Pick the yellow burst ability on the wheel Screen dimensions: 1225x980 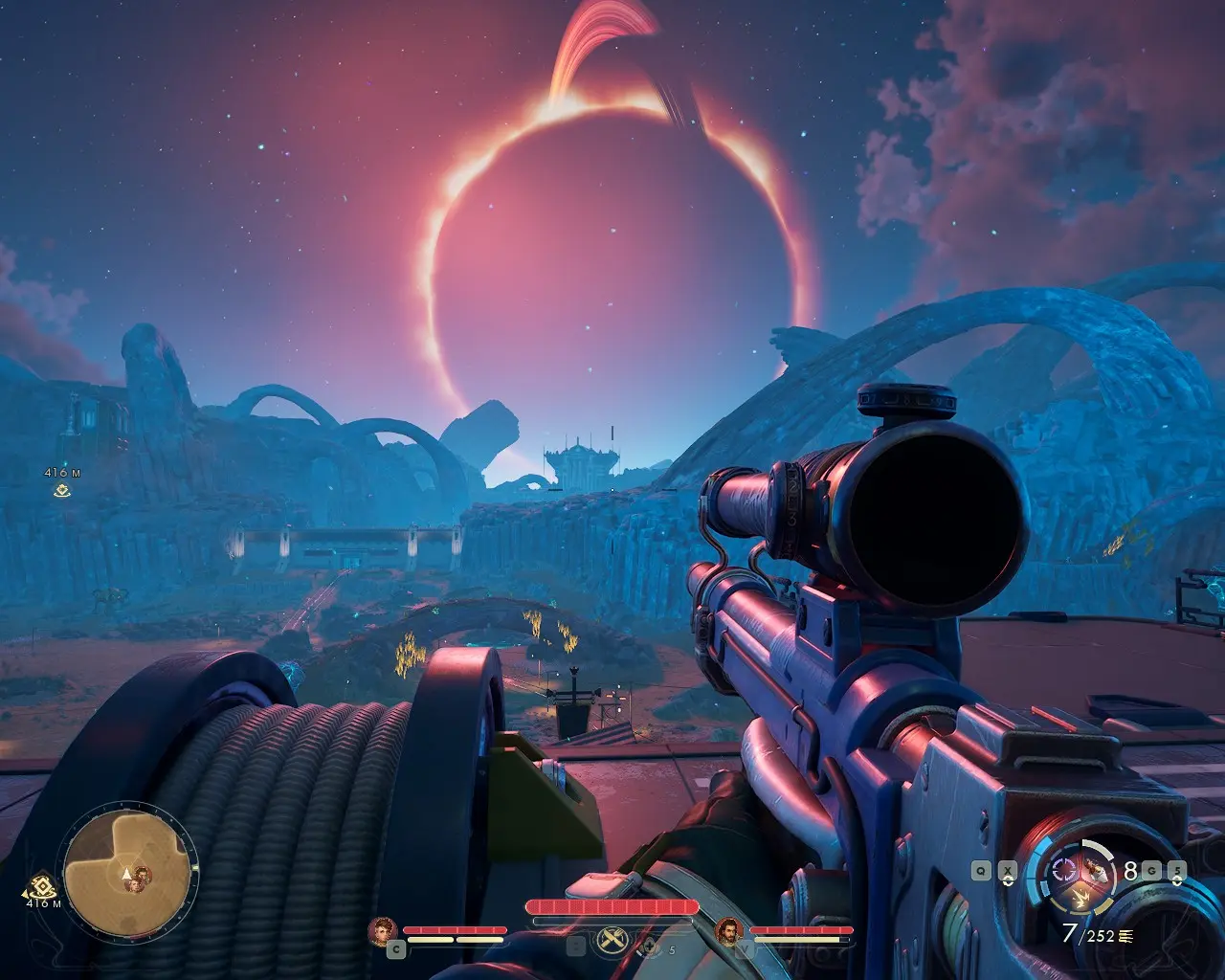(x=1080, y=898)
